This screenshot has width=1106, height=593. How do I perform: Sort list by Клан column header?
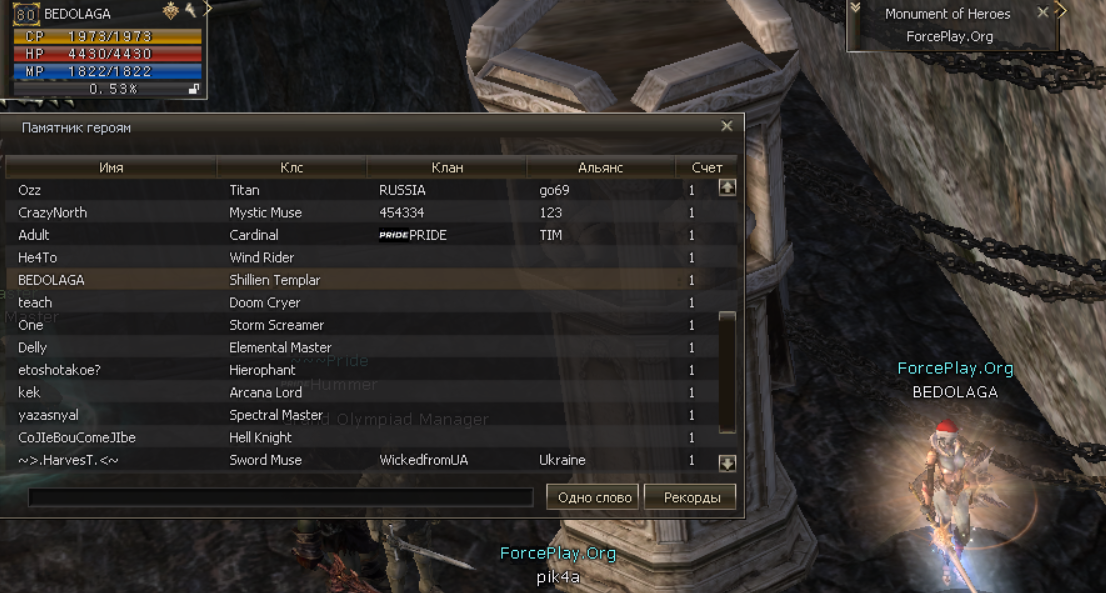pos(447,168)
